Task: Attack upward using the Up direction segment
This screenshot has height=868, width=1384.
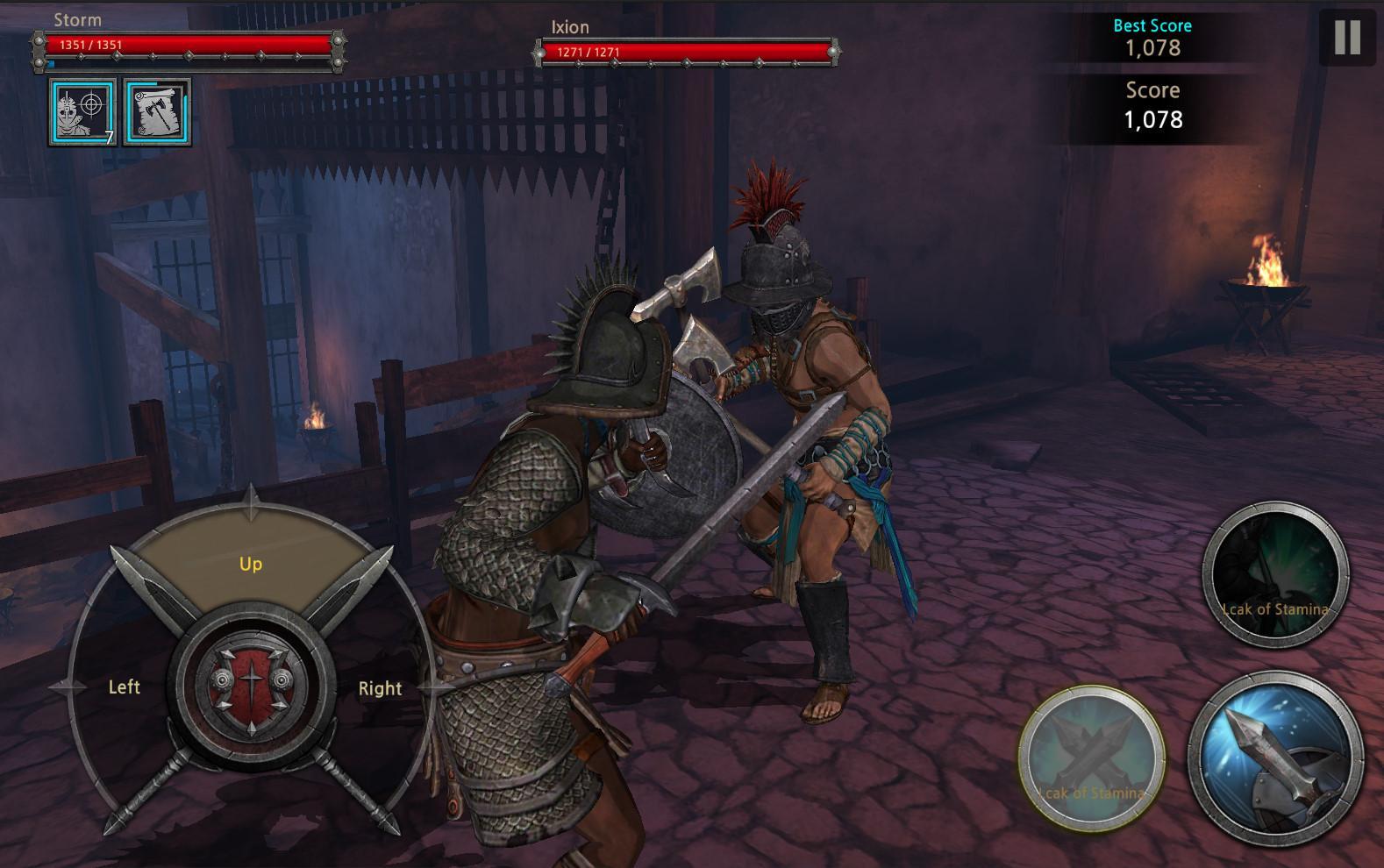Action: [251, 562]
